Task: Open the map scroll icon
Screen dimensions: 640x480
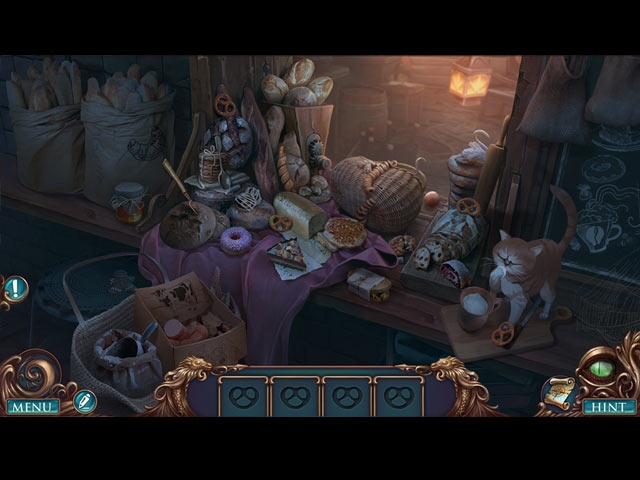Action: click(558, 395)
